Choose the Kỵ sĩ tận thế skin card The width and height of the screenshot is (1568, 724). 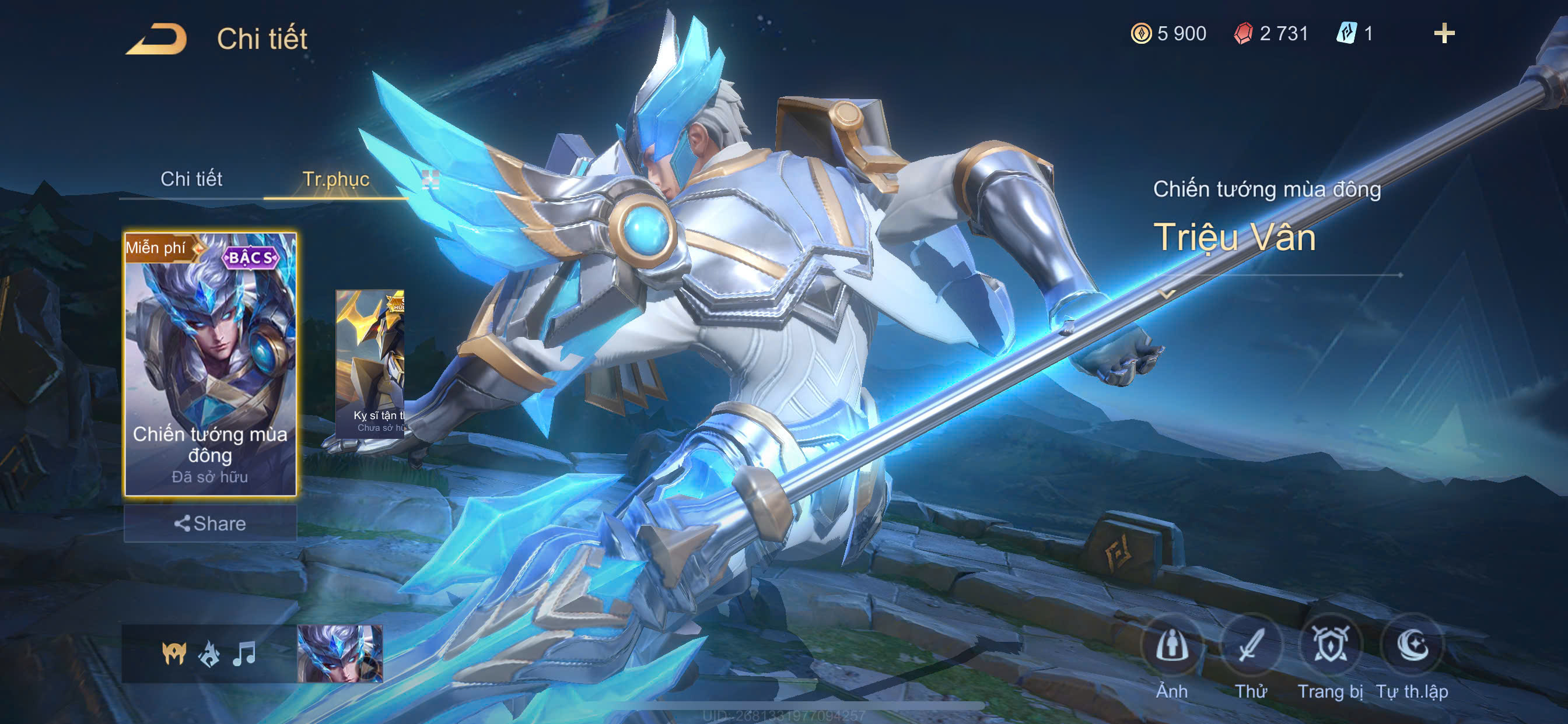[370, 364]
